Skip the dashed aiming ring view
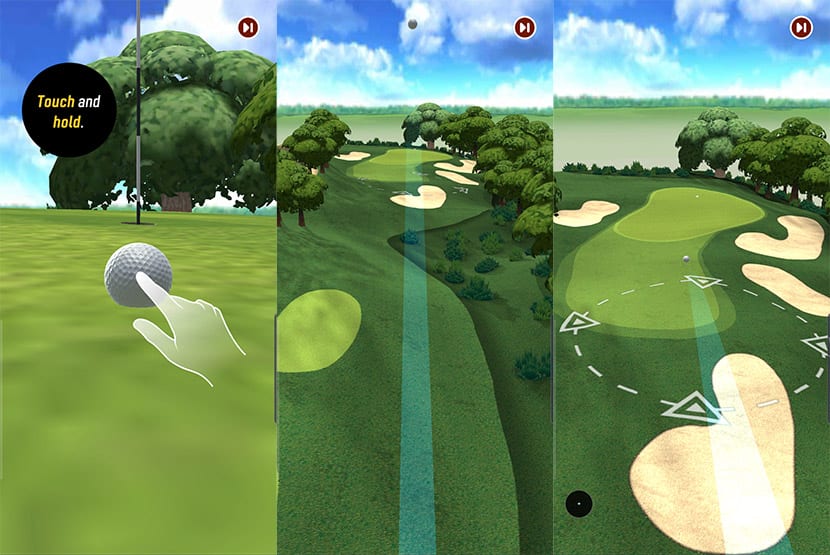The width and height of the screenshot is (830, 555). pos(800,28)
